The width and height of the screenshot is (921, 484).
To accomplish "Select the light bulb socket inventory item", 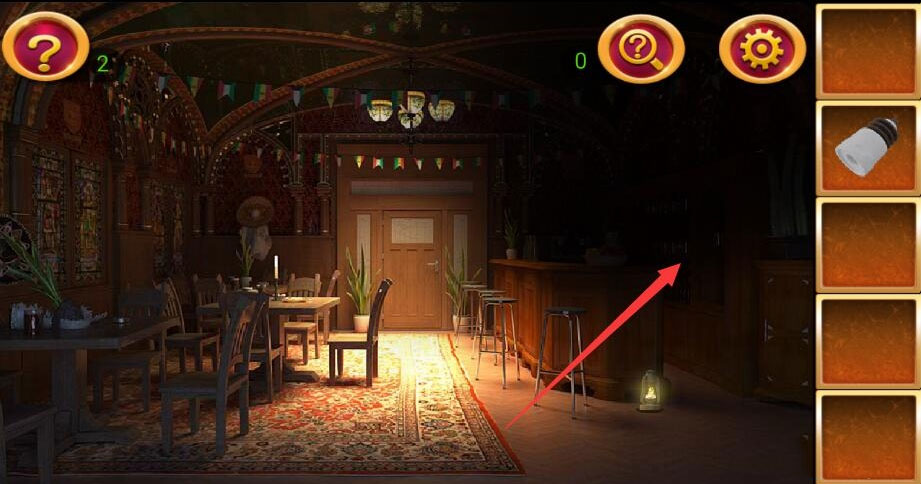I will 866,148.
